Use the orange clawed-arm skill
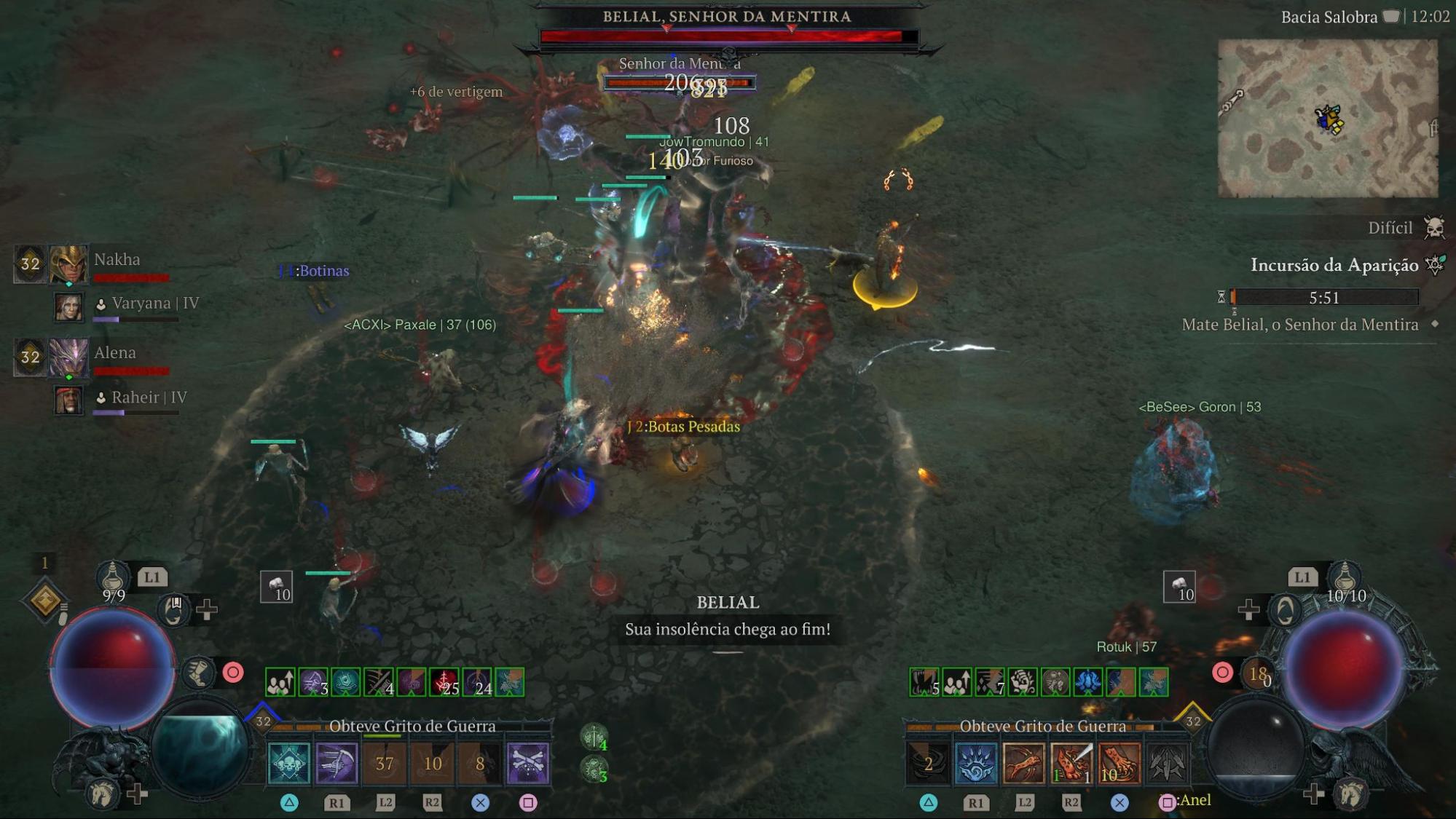 pyautogui.click(x=1023, y=763)
